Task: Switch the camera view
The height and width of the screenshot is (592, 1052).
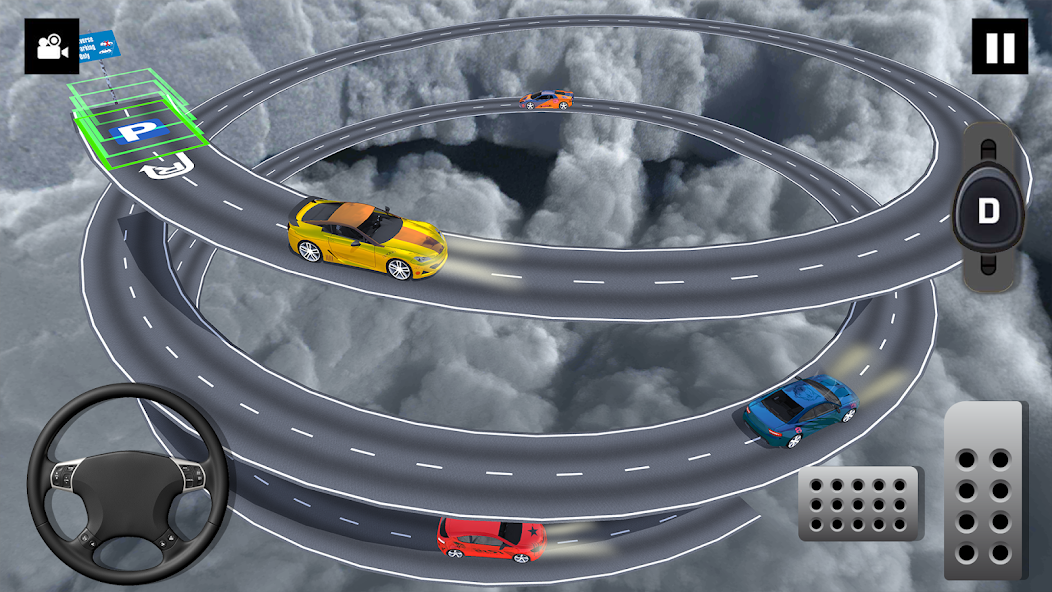Action: 51,46
